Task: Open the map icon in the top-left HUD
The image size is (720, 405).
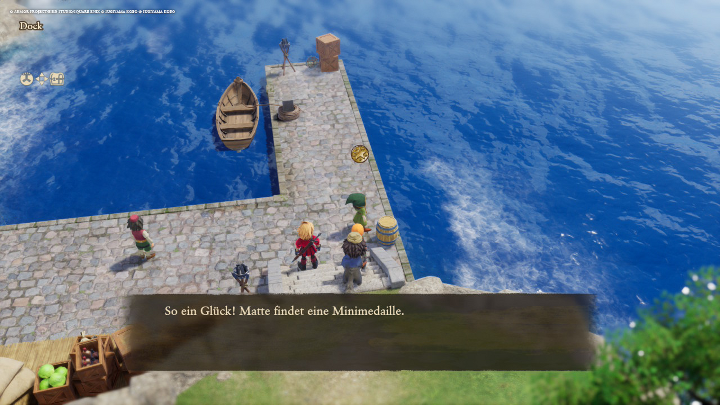Action: point(57,79)
